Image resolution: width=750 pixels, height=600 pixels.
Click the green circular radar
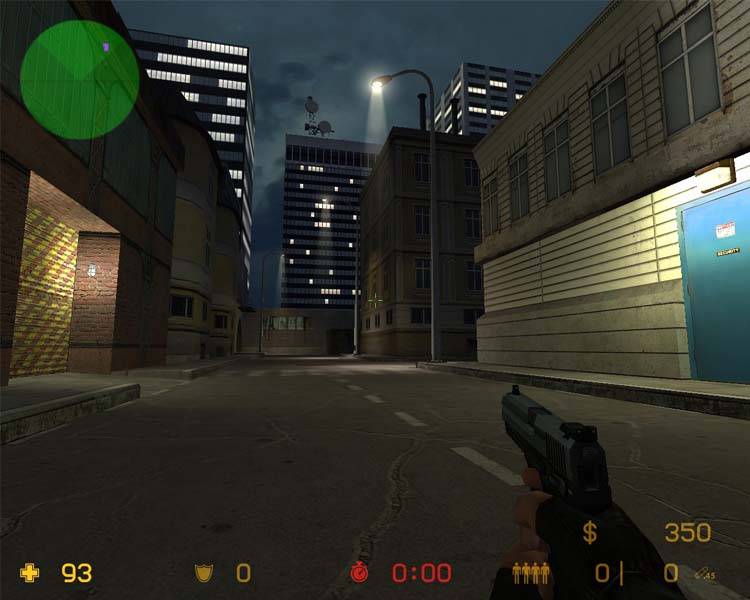click(79, 80)
